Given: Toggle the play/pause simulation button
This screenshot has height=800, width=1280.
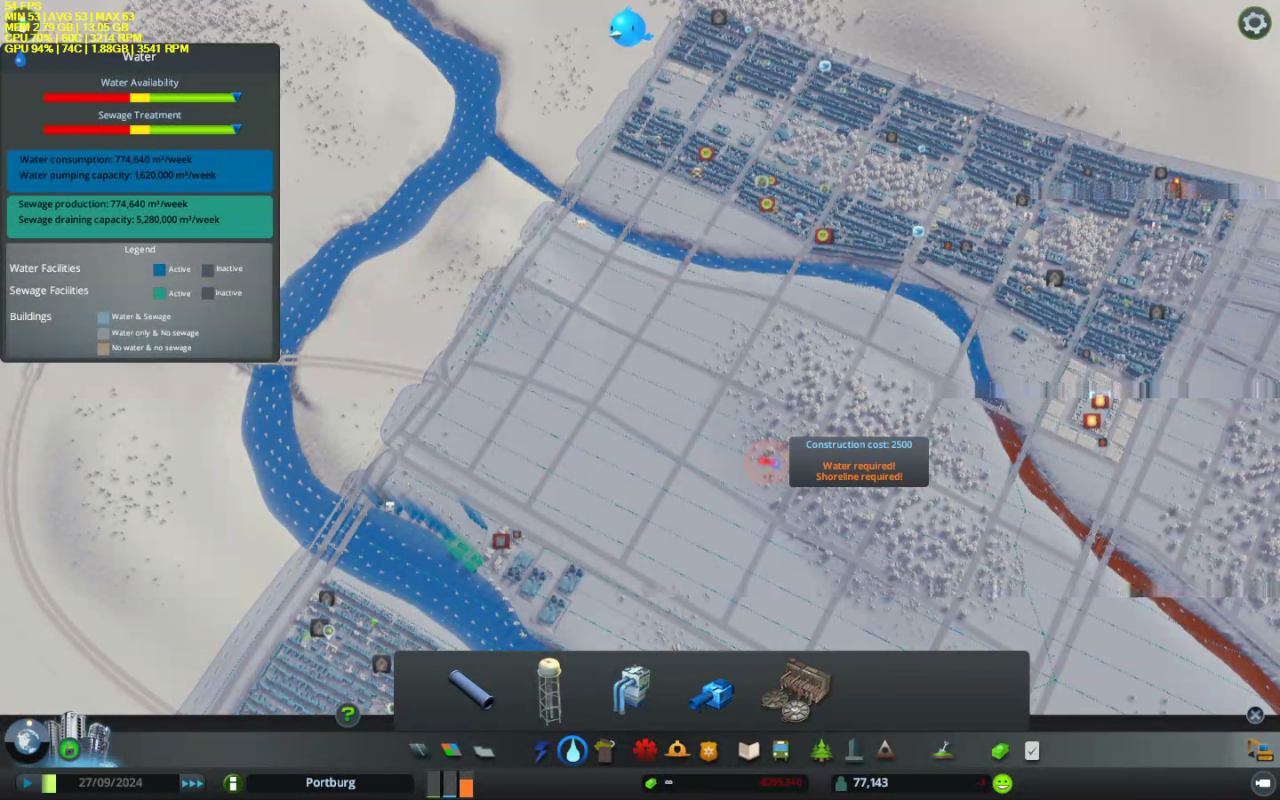Looking at the screenshot, I should click(28, 783).
